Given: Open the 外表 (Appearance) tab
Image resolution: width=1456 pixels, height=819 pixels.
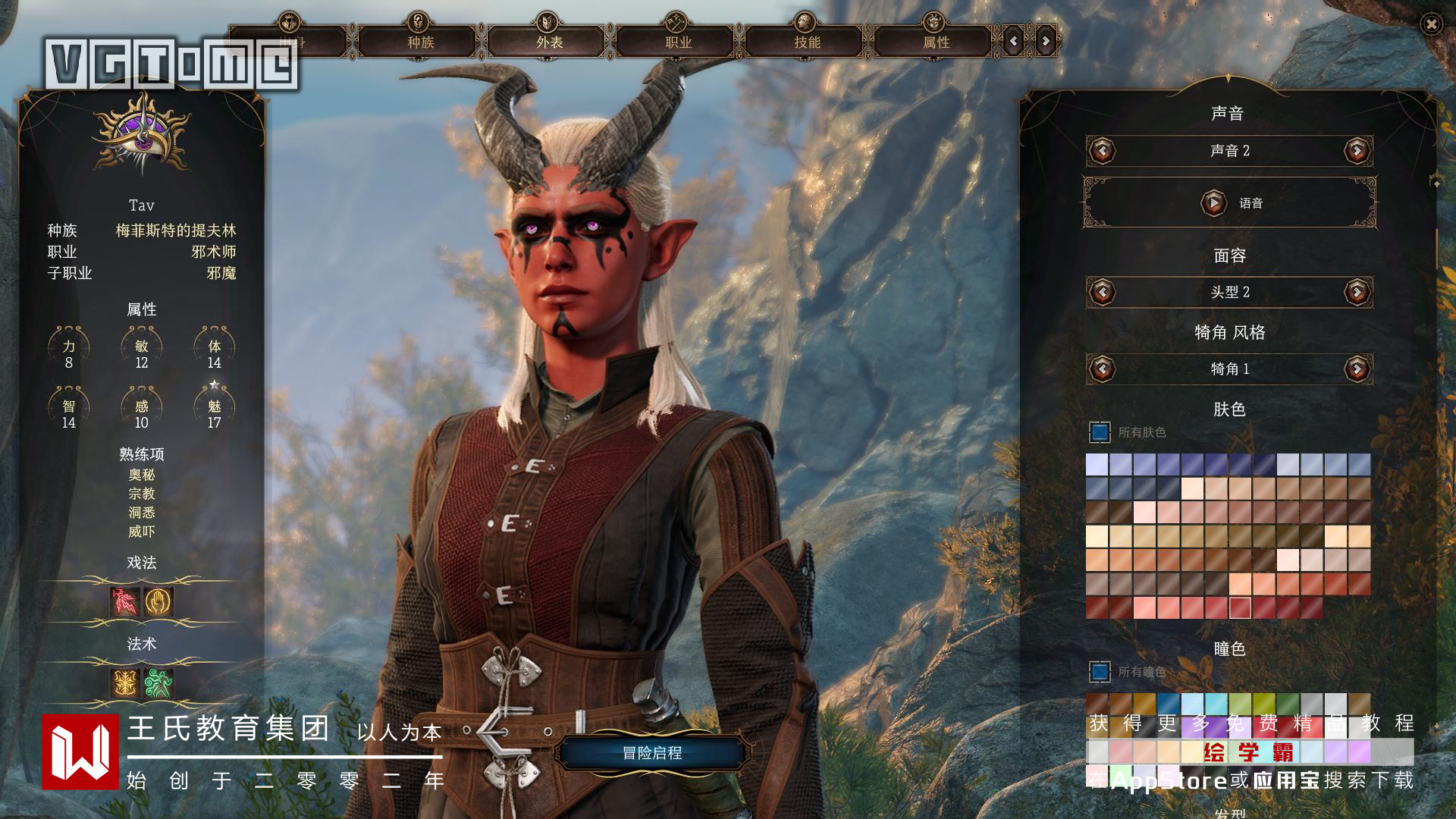Looking at the screenshot, I should coord(549,42).
